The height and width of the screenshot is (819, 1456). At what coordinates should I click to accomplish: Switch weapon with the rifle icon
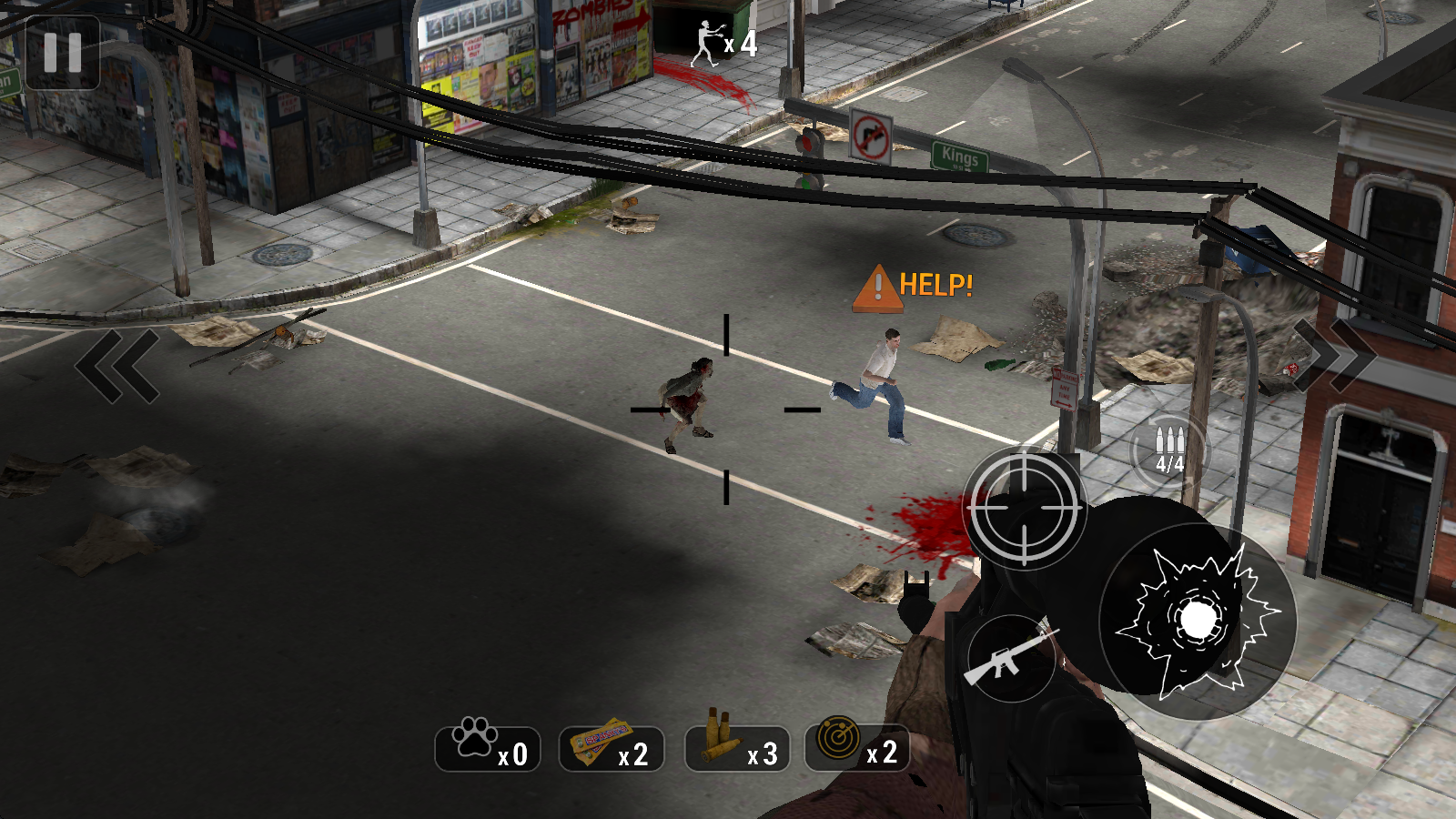click(x=1010, y=658)
